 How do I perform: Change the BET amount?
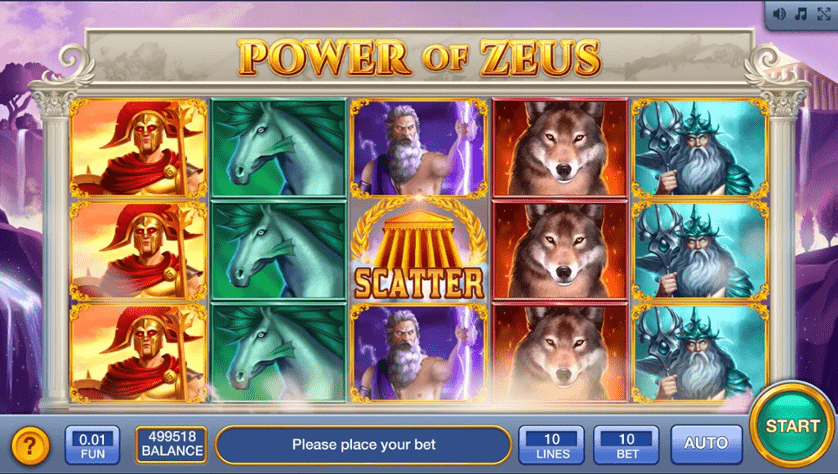(x=627, y=443)
